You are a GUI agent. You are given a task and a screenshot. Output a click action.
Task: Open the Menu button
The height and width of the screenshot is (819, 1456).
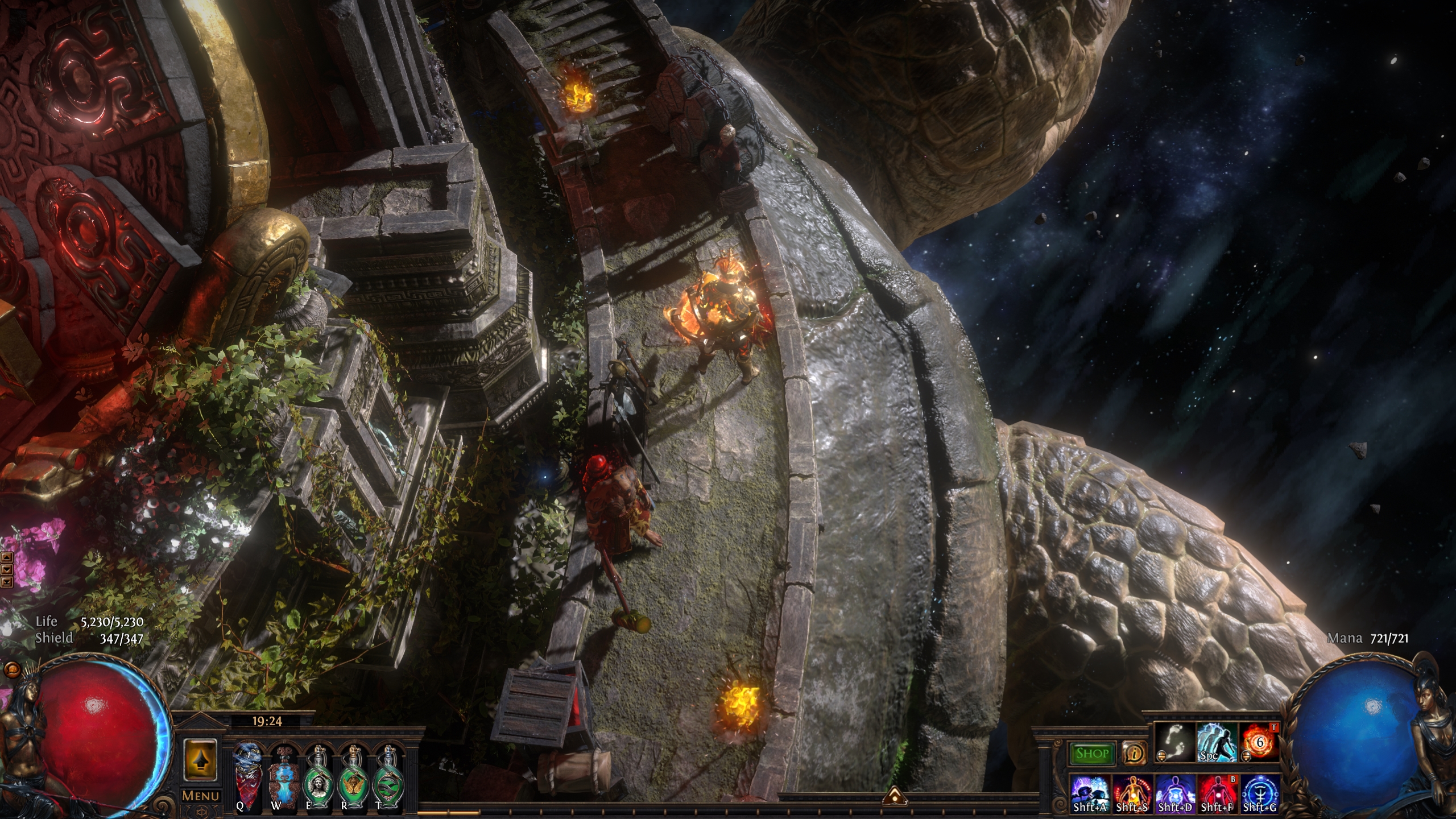click(x=200, y=796)
